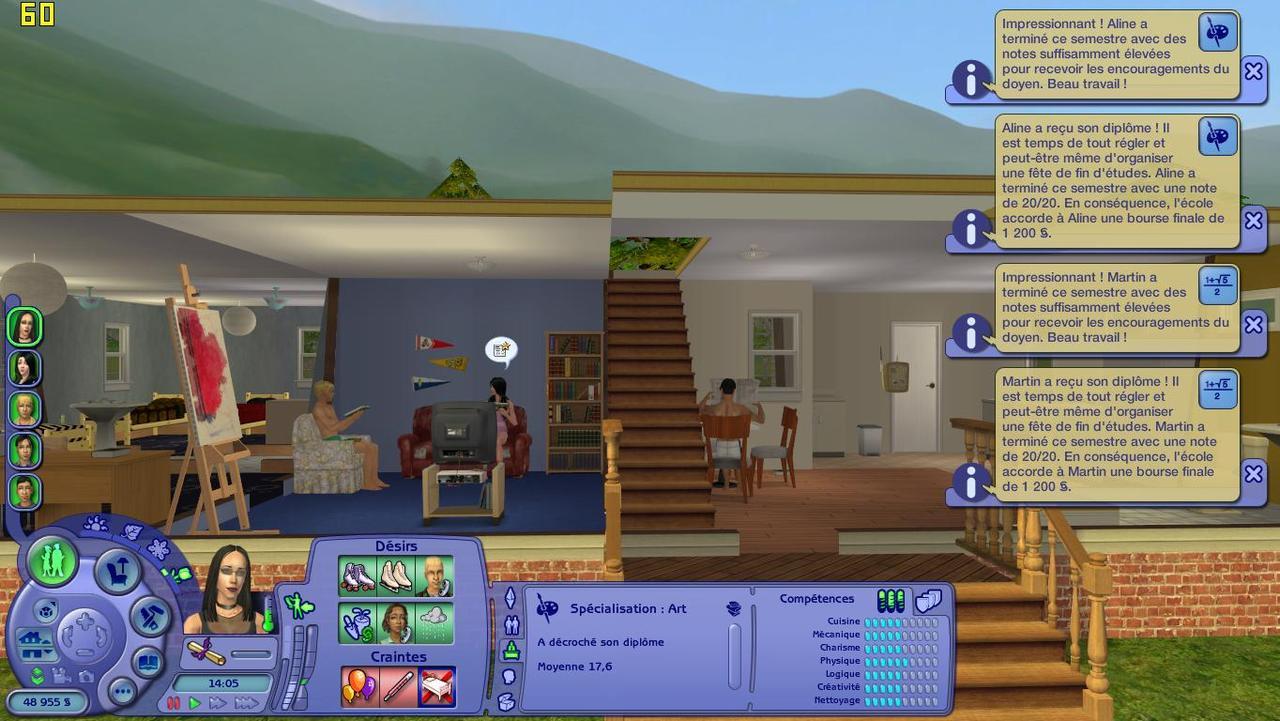
Task: Open the storytelling album book button
Action: coord(148,662)
